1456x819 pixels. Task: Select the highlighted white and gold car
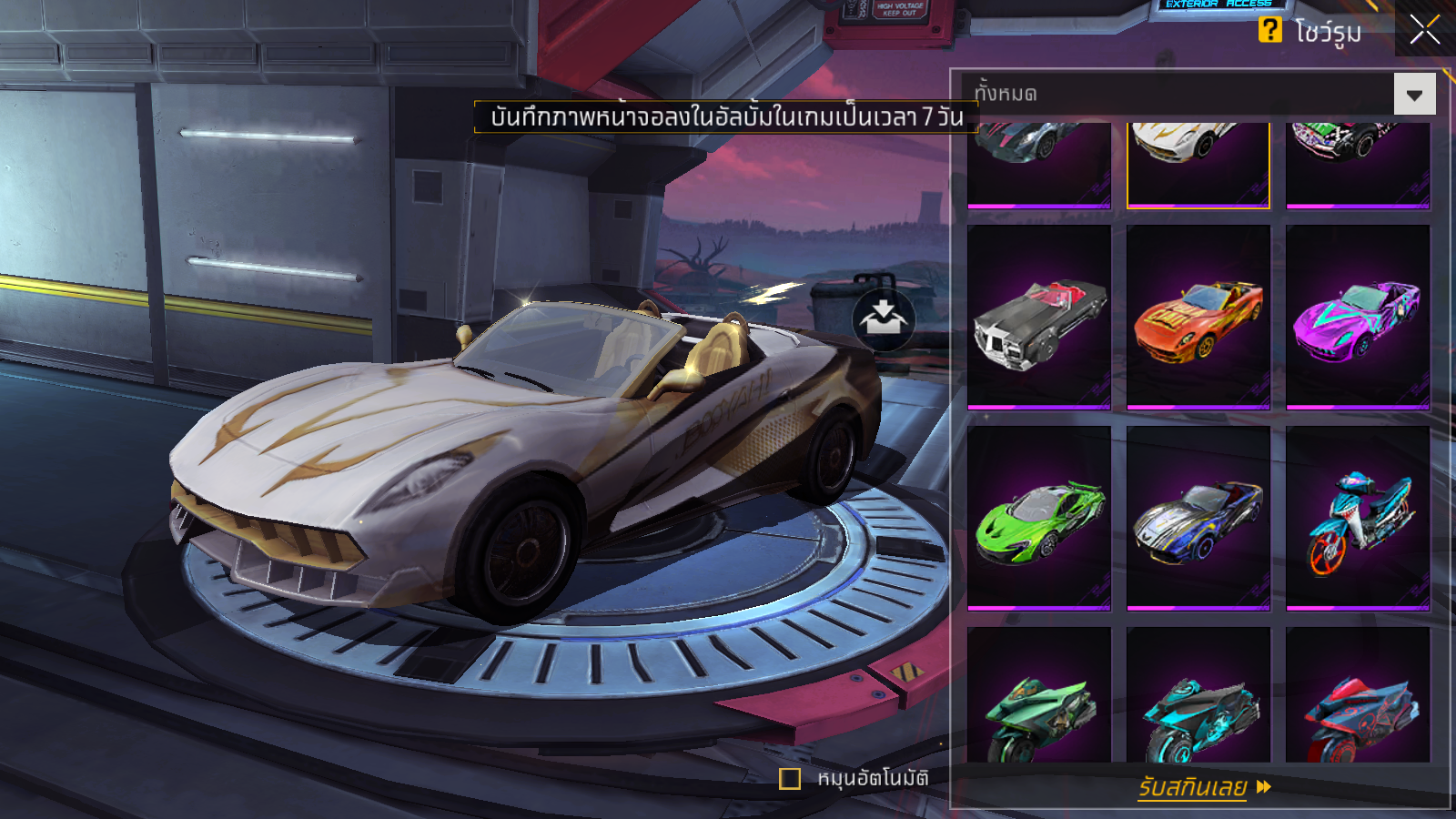[1198, 164]
